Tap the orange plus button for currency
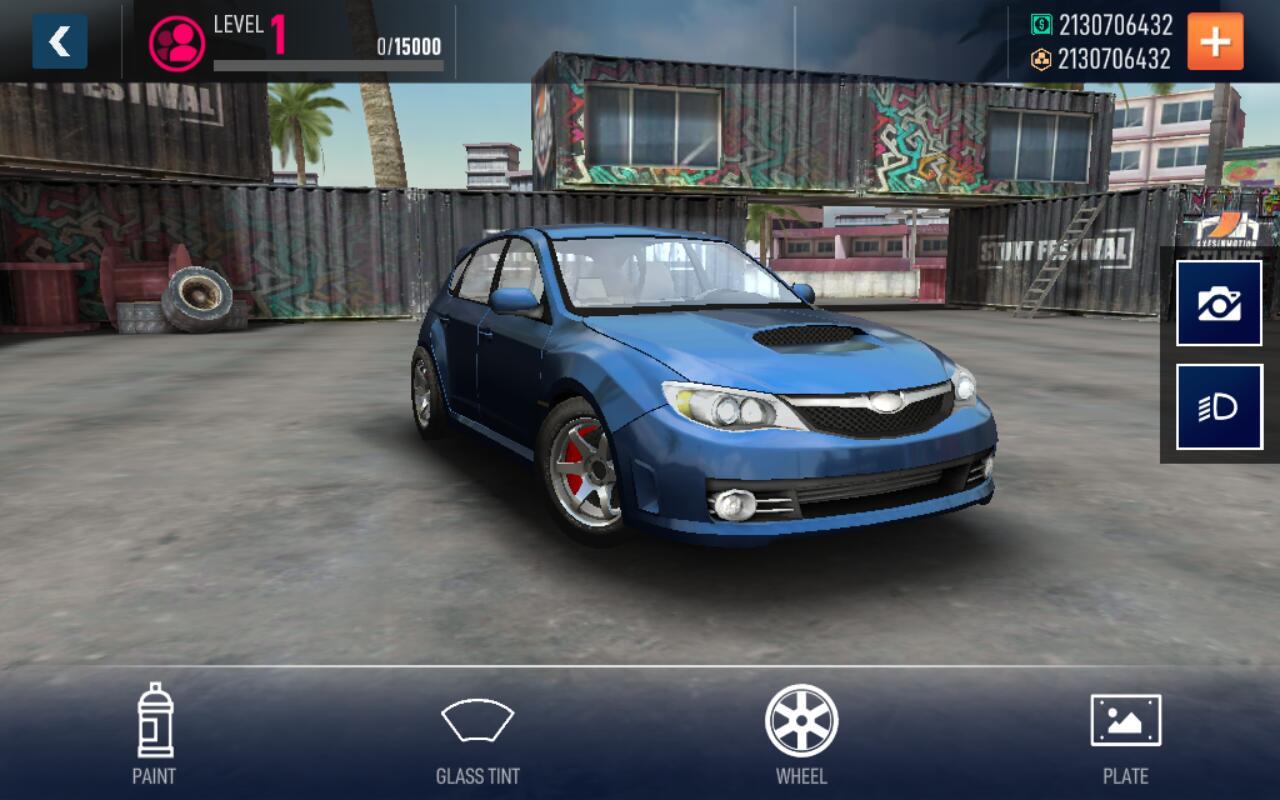Image resolution: width=1280 pixels, height=800 pixels. 1215,42
